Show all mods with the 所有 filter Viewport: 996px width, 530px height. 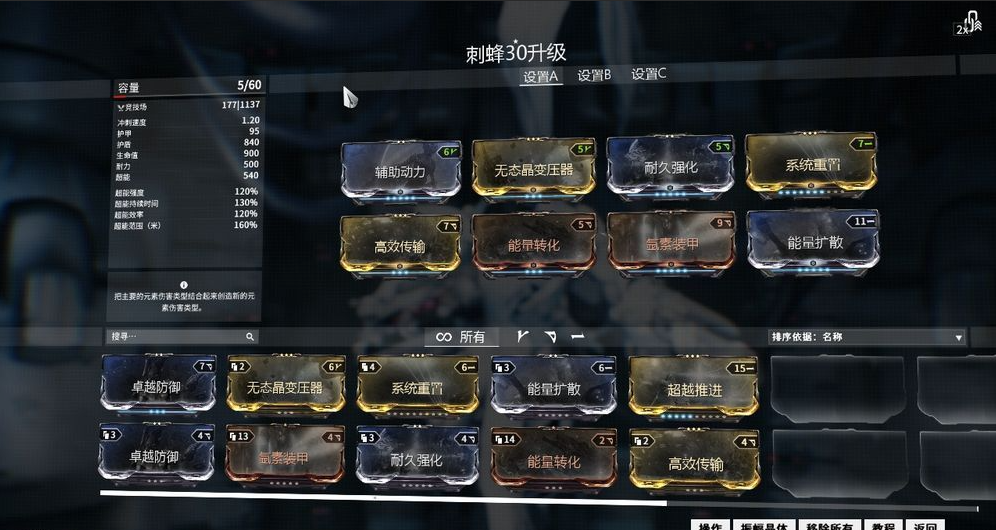pyautogui.click(x=461, y=337)
